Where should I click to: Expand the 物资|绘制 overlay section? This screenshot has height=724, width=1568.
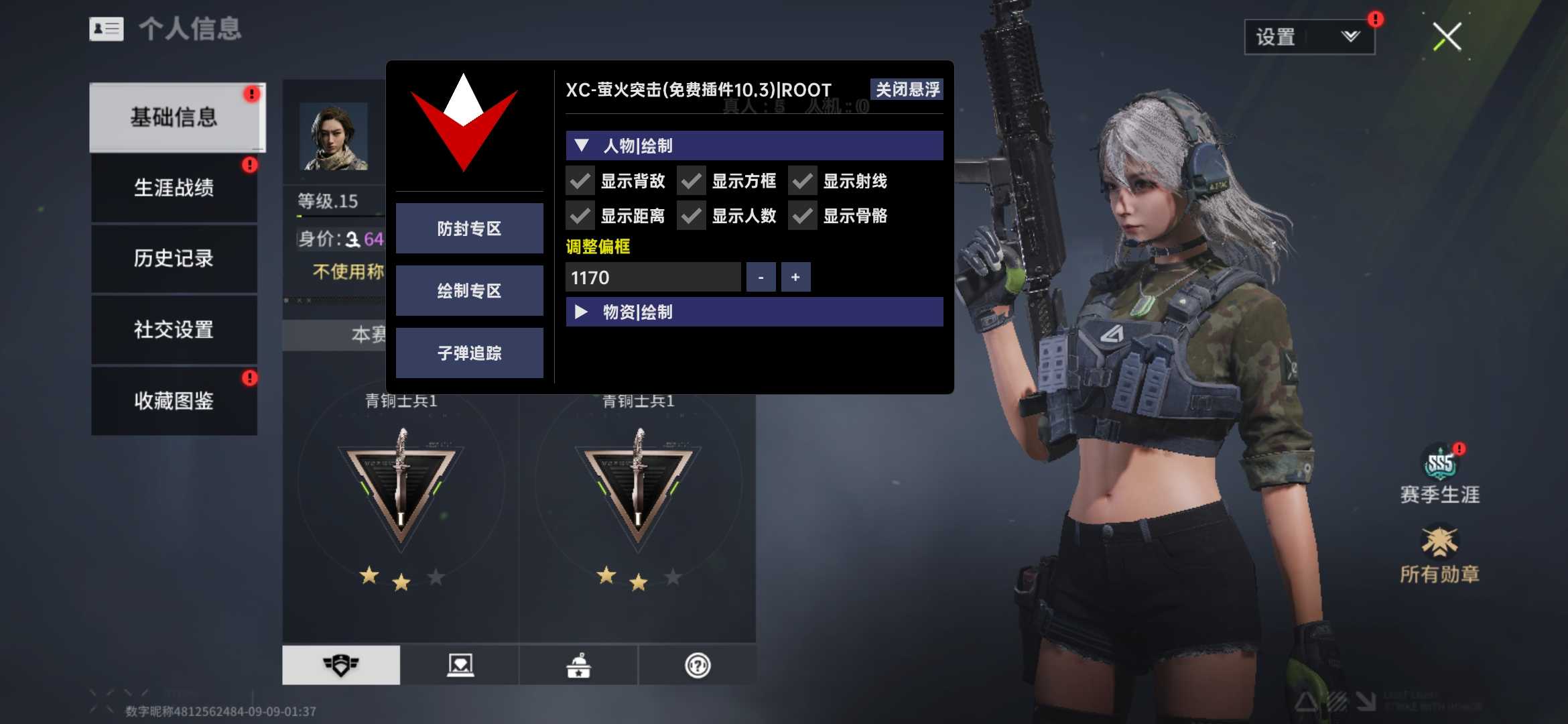[x=754, y=312]
